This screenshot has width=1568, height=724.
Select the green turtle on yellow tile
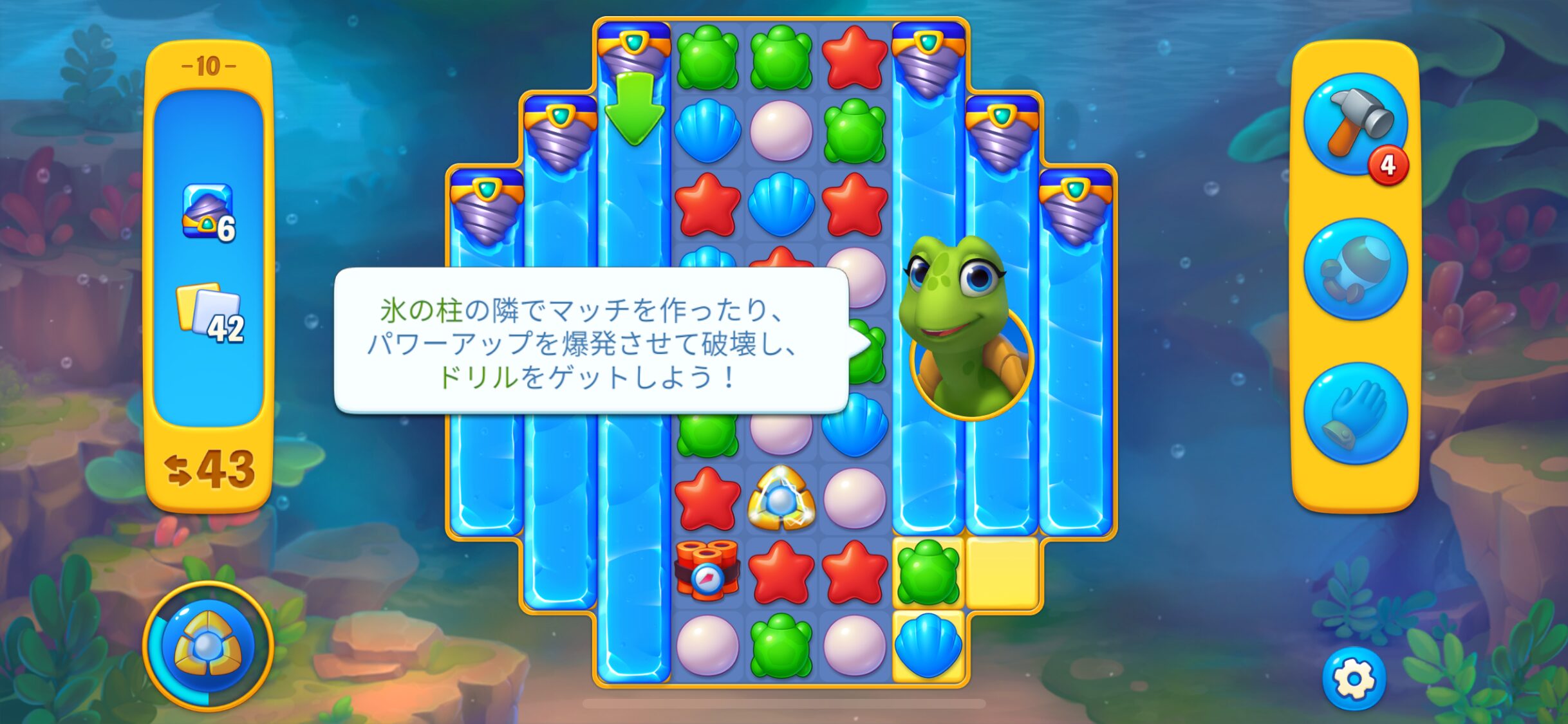[x=928, y=571]
